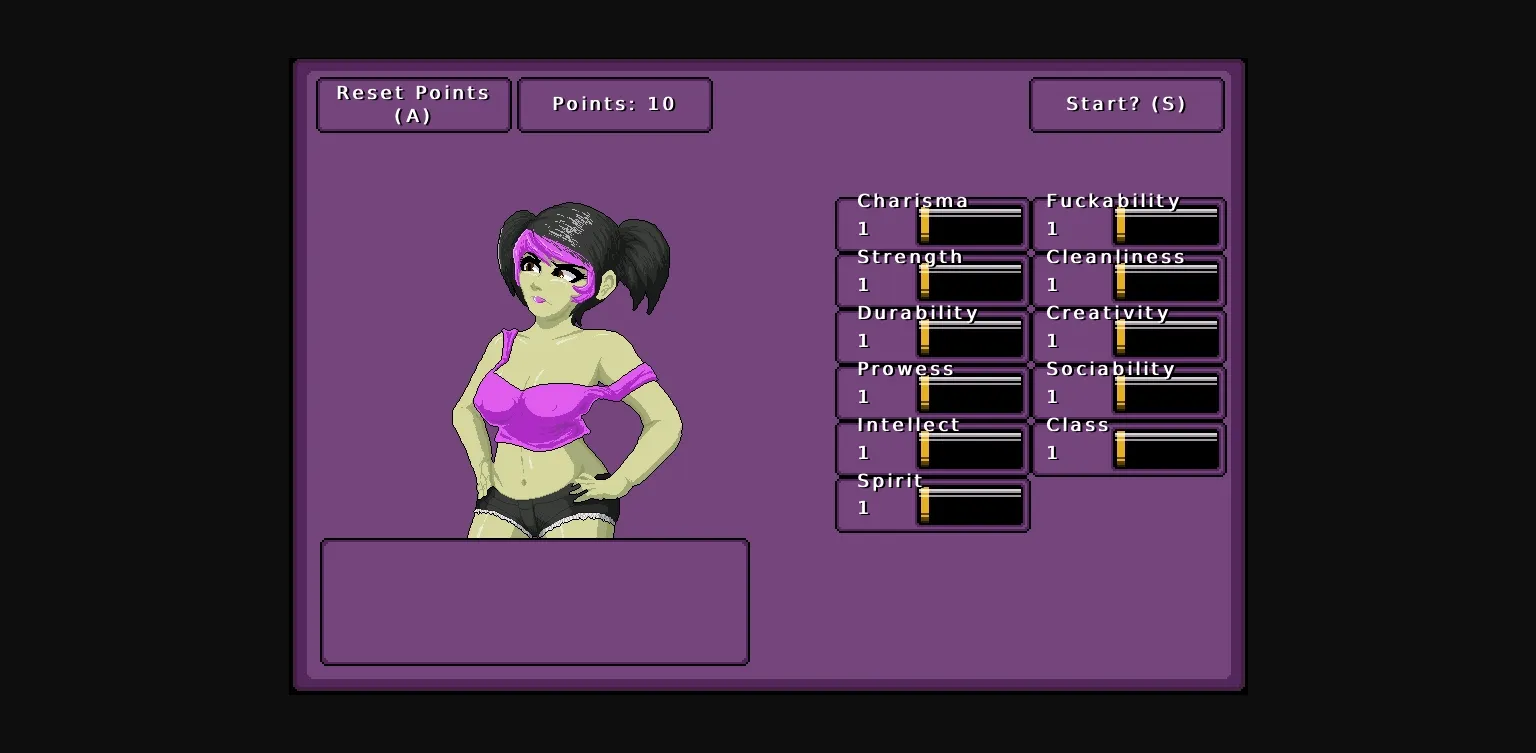1536x753 pixels.
Task: Boost the Prowess stat bar
Action: pyautogui.click(x=969, y=396)
